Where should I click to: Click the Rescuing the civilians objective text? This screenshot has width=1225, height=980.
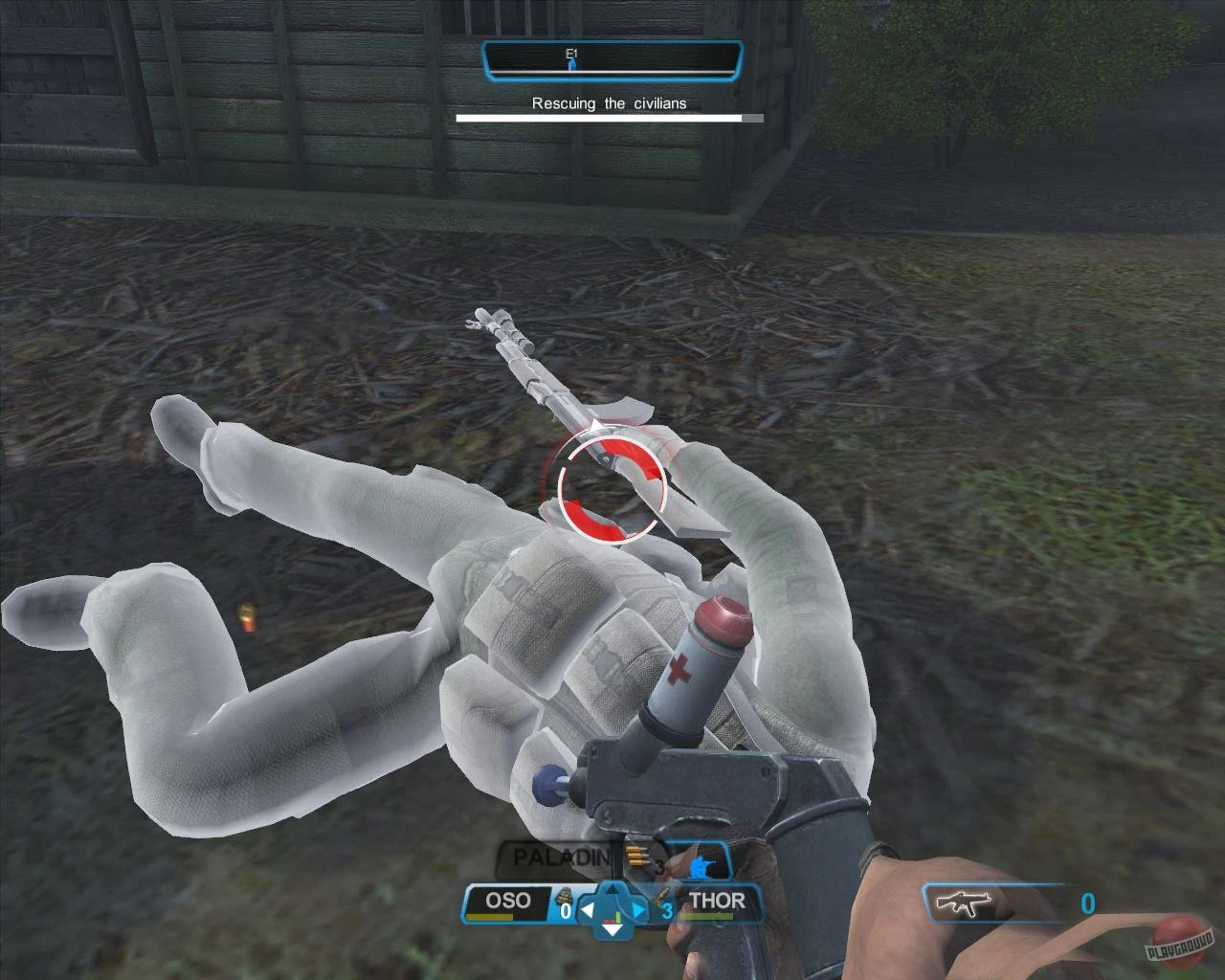point(610,102)
